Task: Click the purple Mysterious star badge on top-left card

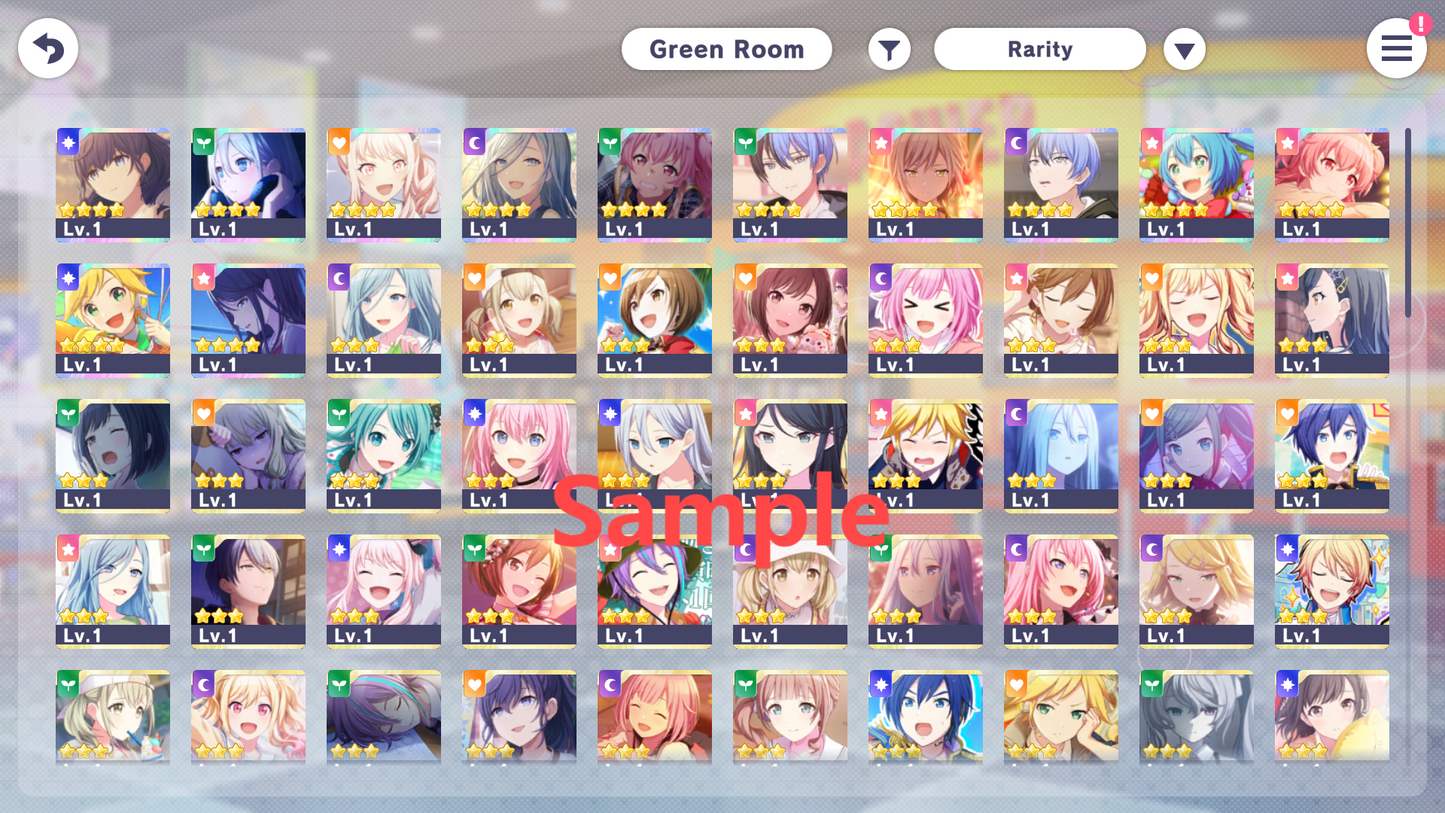Action: (x=66, y=142)
